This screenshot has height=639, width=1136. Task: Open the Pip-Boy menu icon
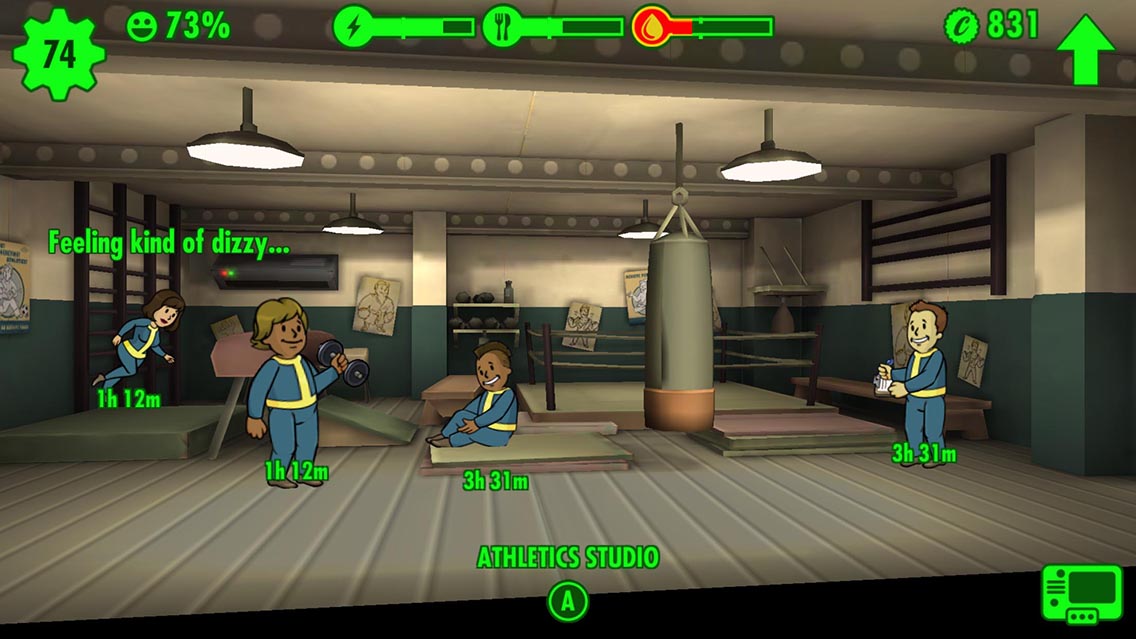tap(1082, 594)
